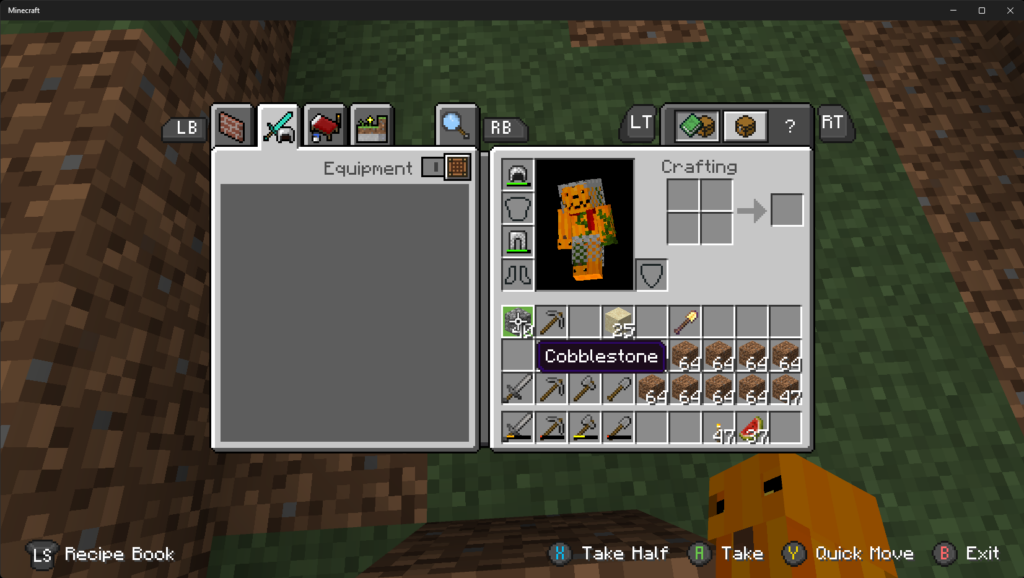
Task: Open the question mark help button
Action: click(x=790, y=126)
